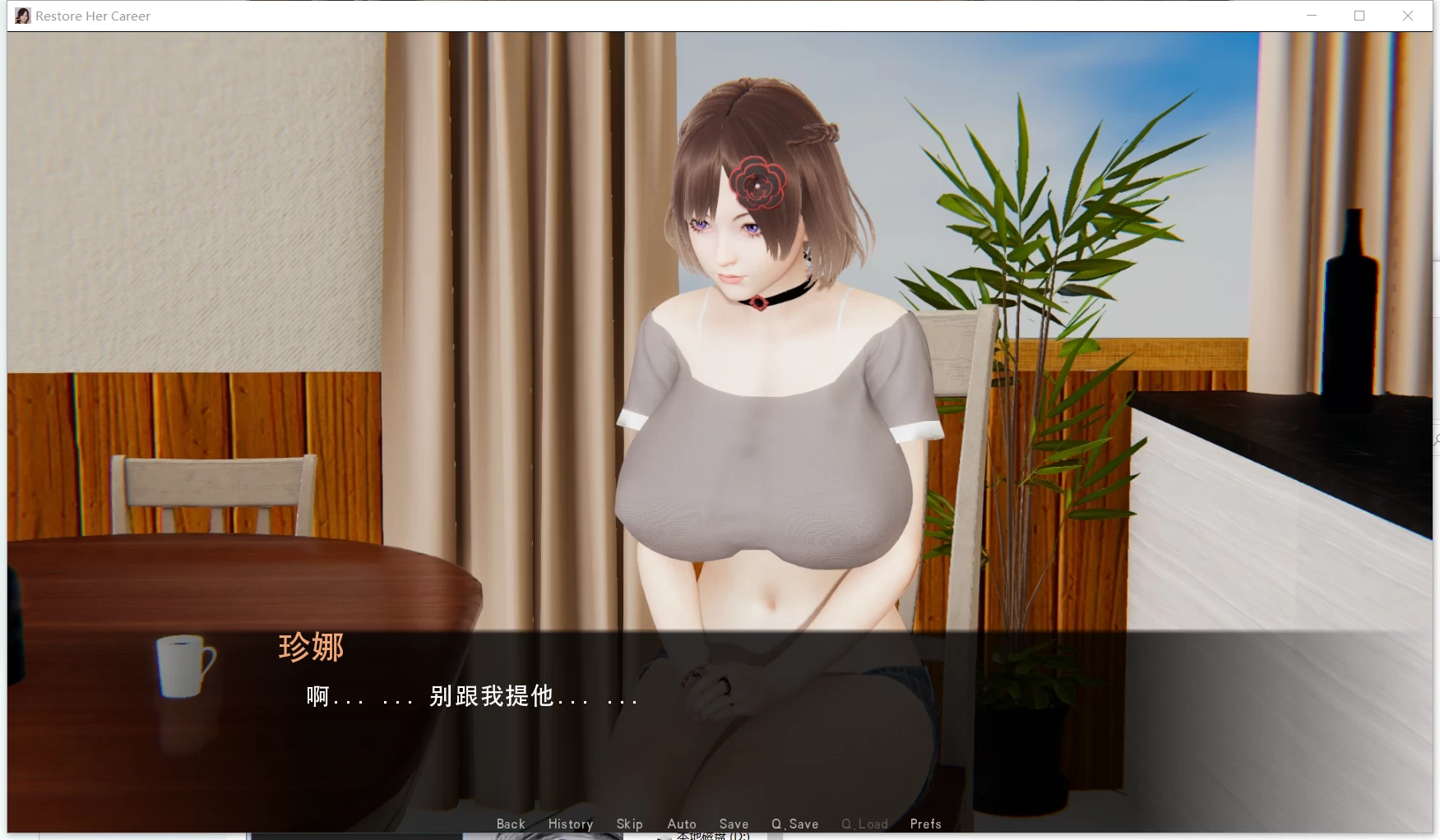The width and height of the screenshot is (1440, 840).
Task: Click the search magnifier icon at the right edge
Action: (1436, 438)
